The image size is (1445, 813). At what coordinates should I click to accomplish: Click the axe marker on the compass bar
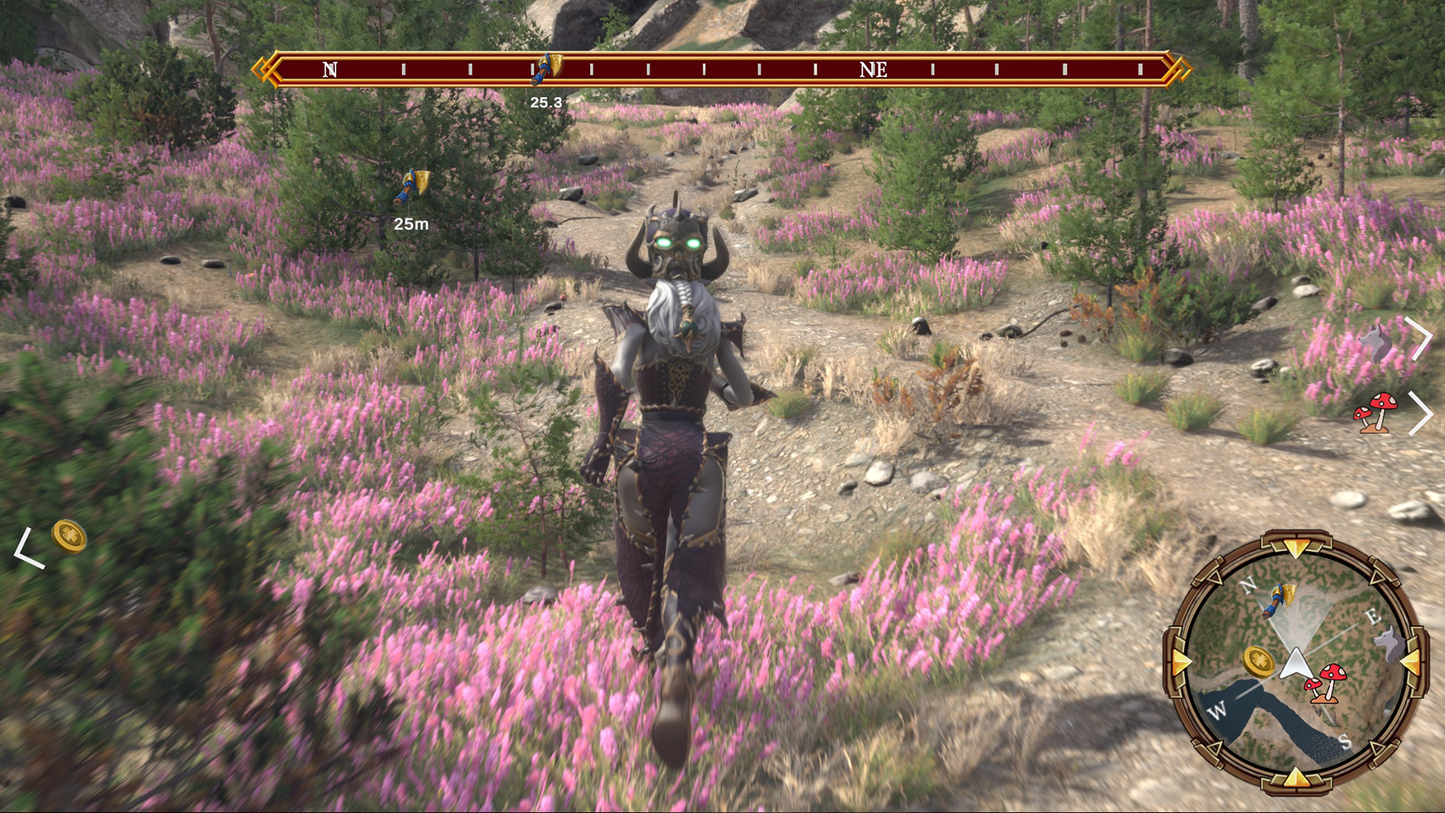coord(546,69)
